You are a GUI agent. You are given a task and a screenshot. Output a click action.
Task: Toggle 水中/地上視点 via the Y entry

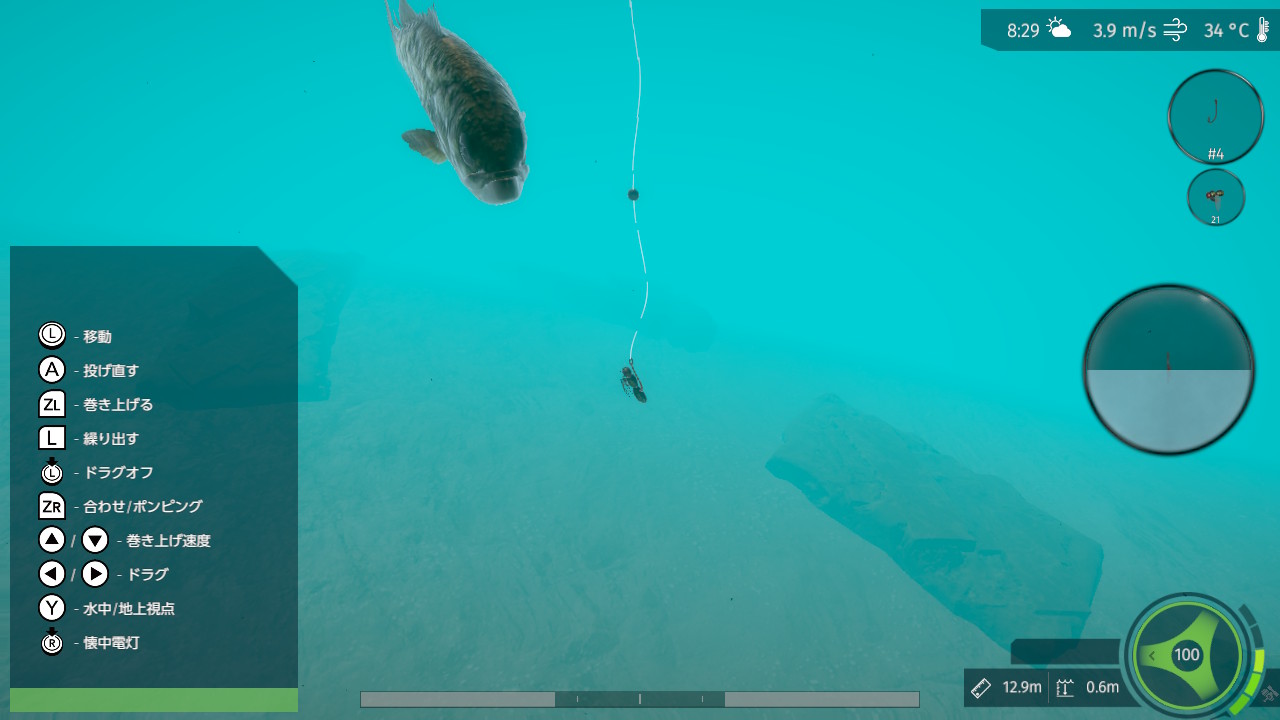click(51, 608)
